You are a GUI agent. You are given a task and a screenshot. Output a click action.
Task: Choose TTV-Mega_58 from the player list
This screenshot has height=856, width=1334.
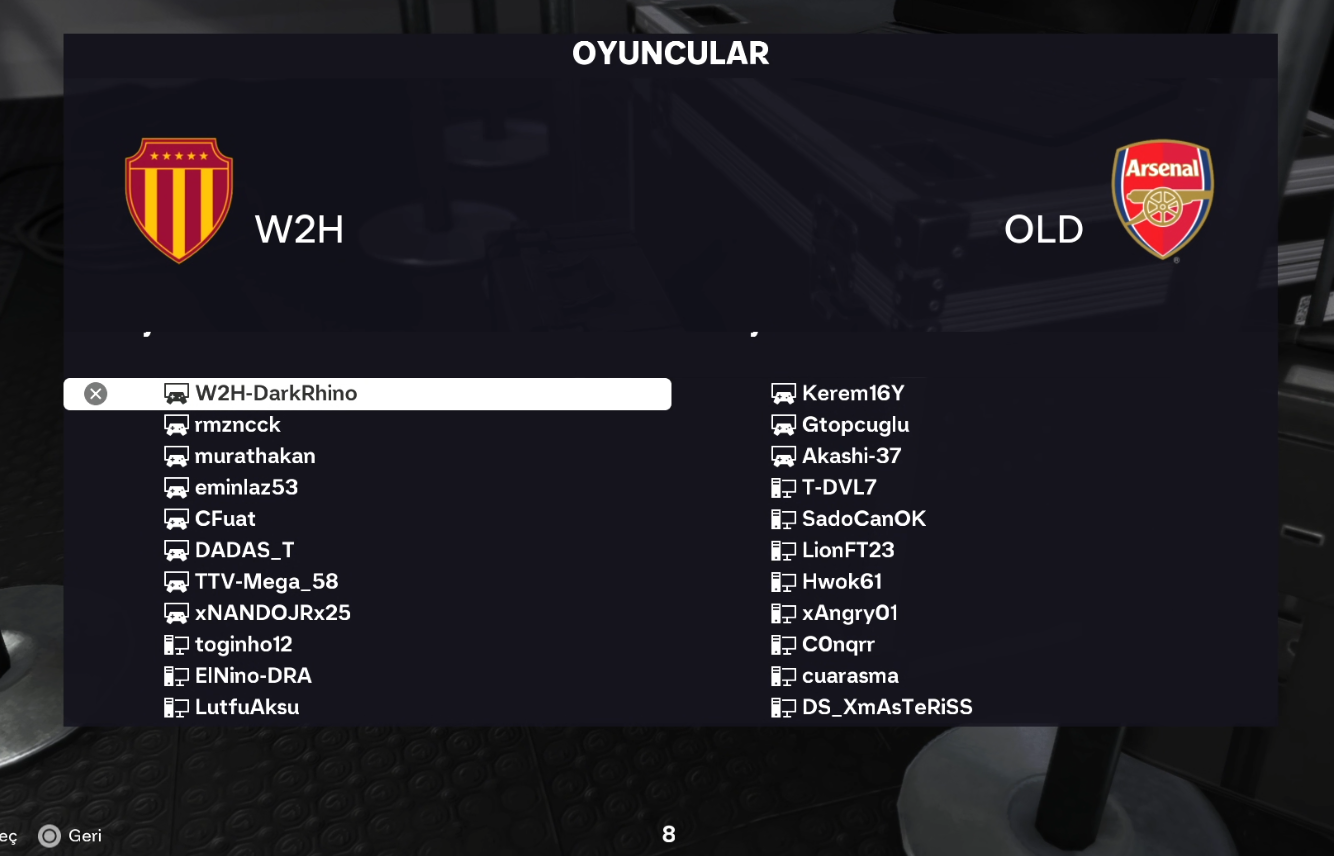266,582
